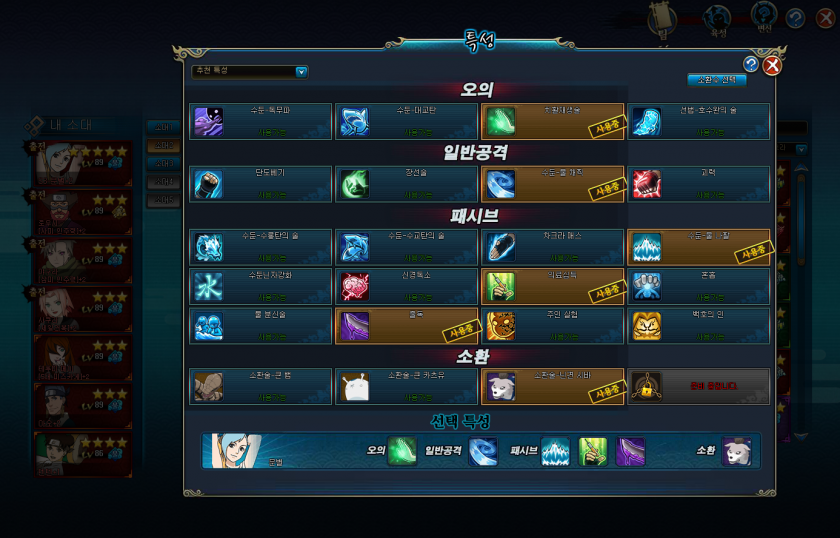Pick the 물 분신술 passive
The width and height of the screenshot is (840, 538).
point(260,325)
